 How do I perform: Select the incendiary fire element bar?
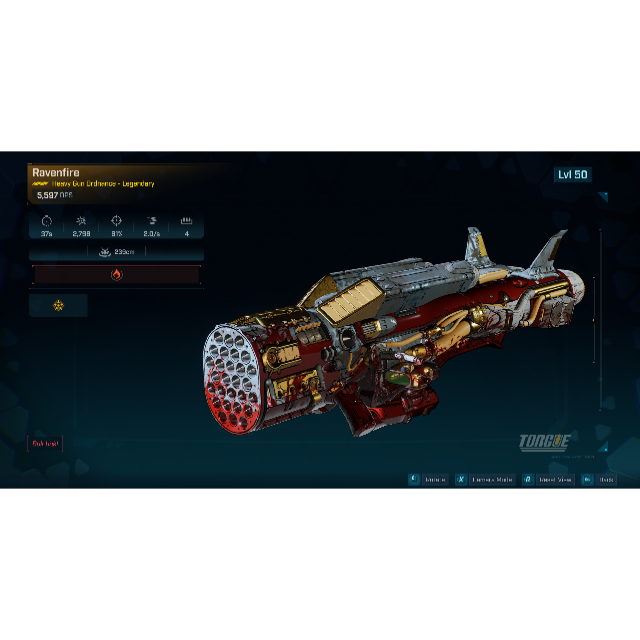pos(116,274)
